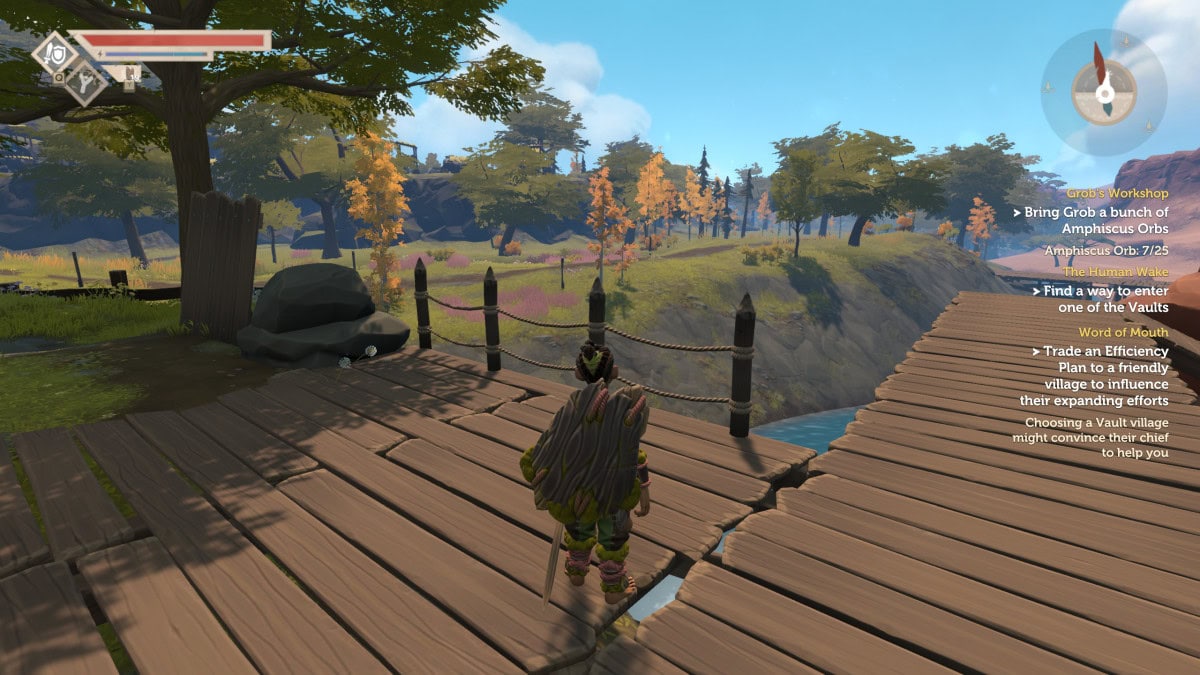Select the slingshot weapon icon

(86, 82)
